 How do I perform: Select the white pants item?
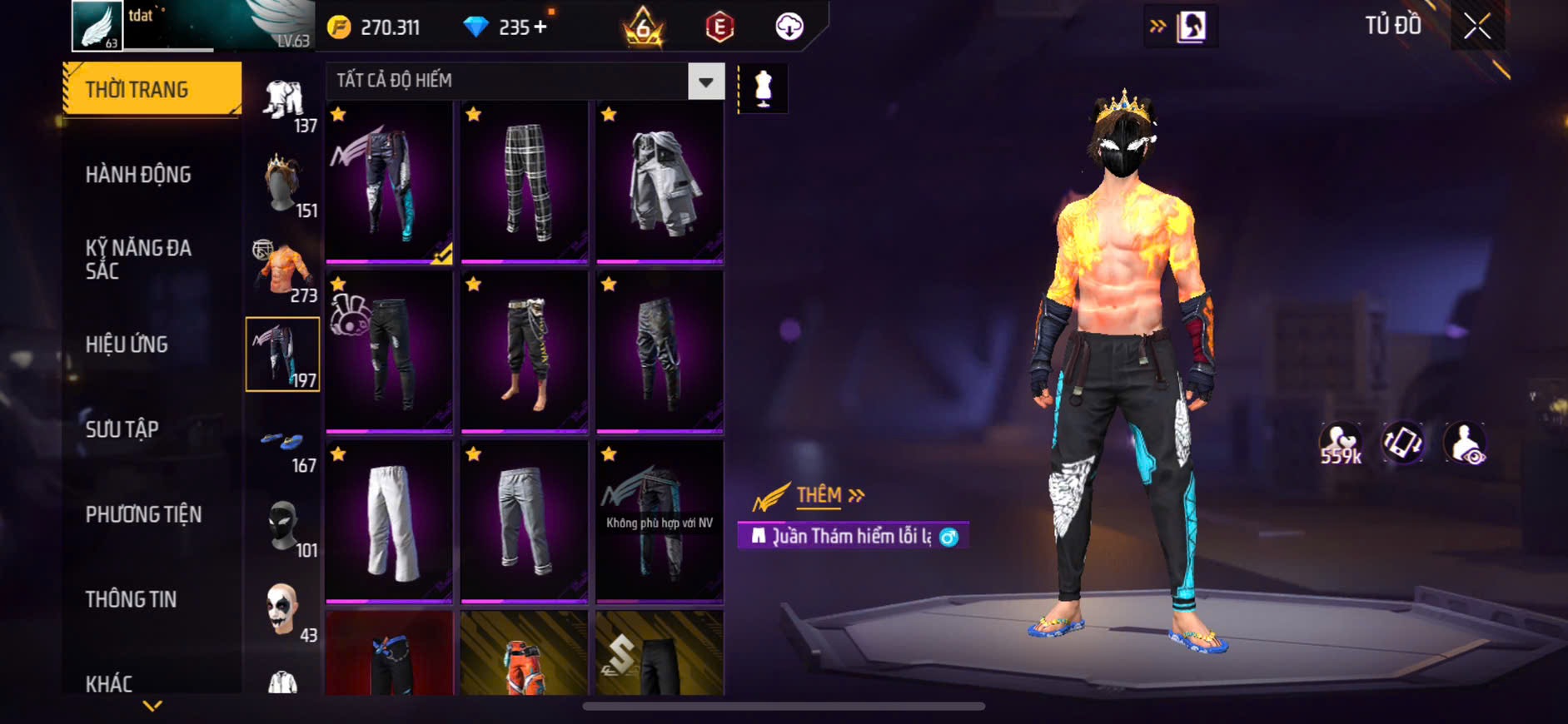[389, 521]
